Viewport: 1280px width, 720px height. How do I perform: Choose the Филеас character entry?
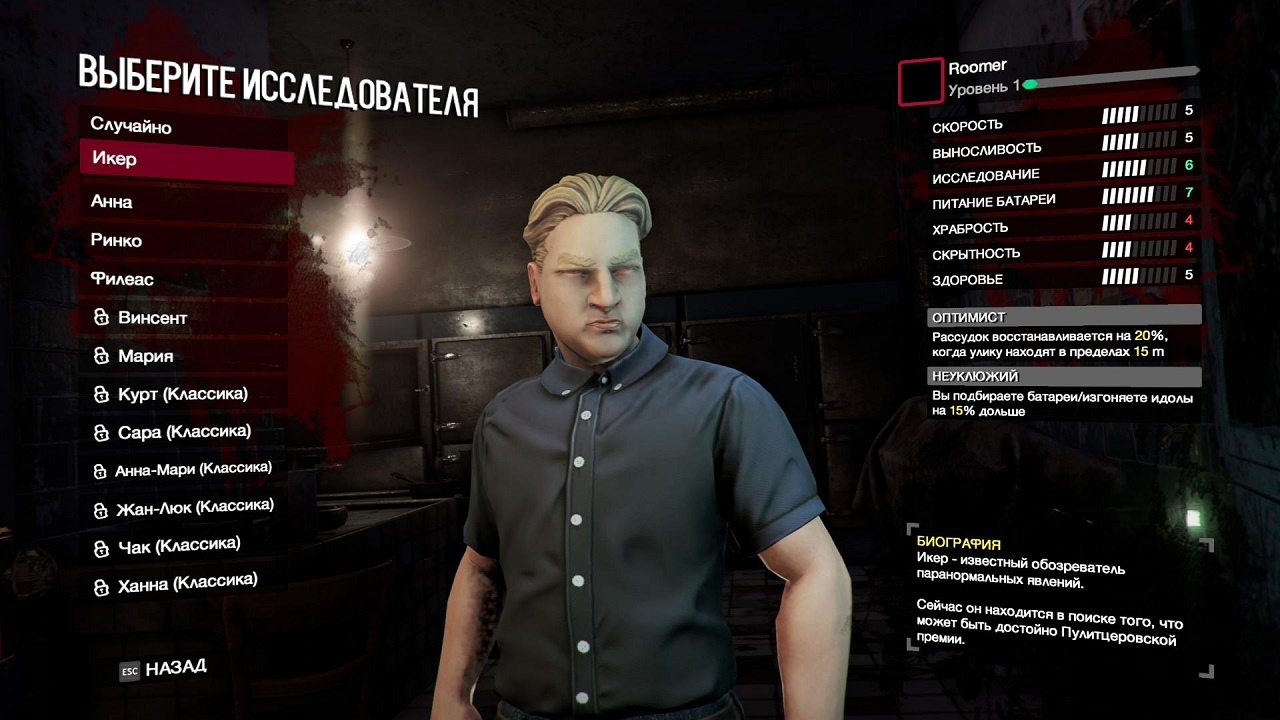click(x=122, y=279)
